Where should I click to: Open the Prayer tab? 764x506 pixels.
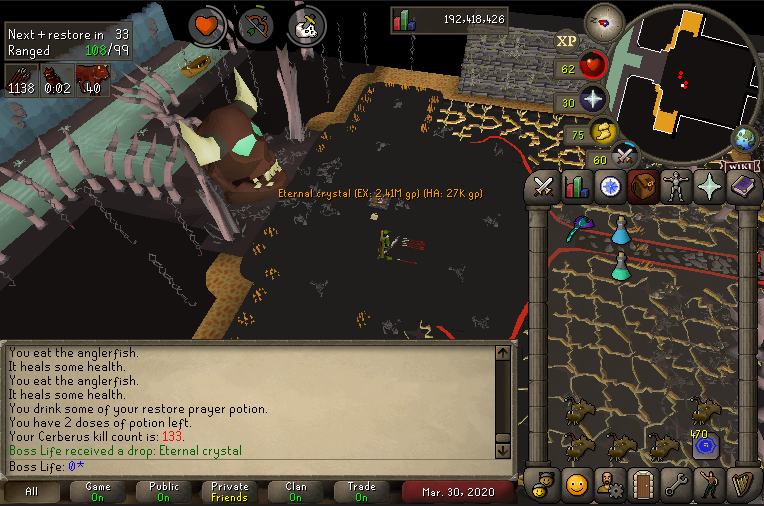(x=710, y=186)
